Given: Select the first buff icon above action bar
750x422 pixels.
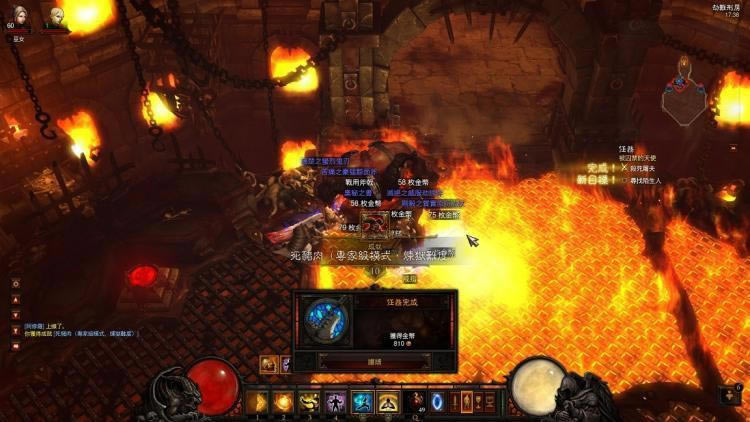Looking at the screenshot, I should point(269,364).
